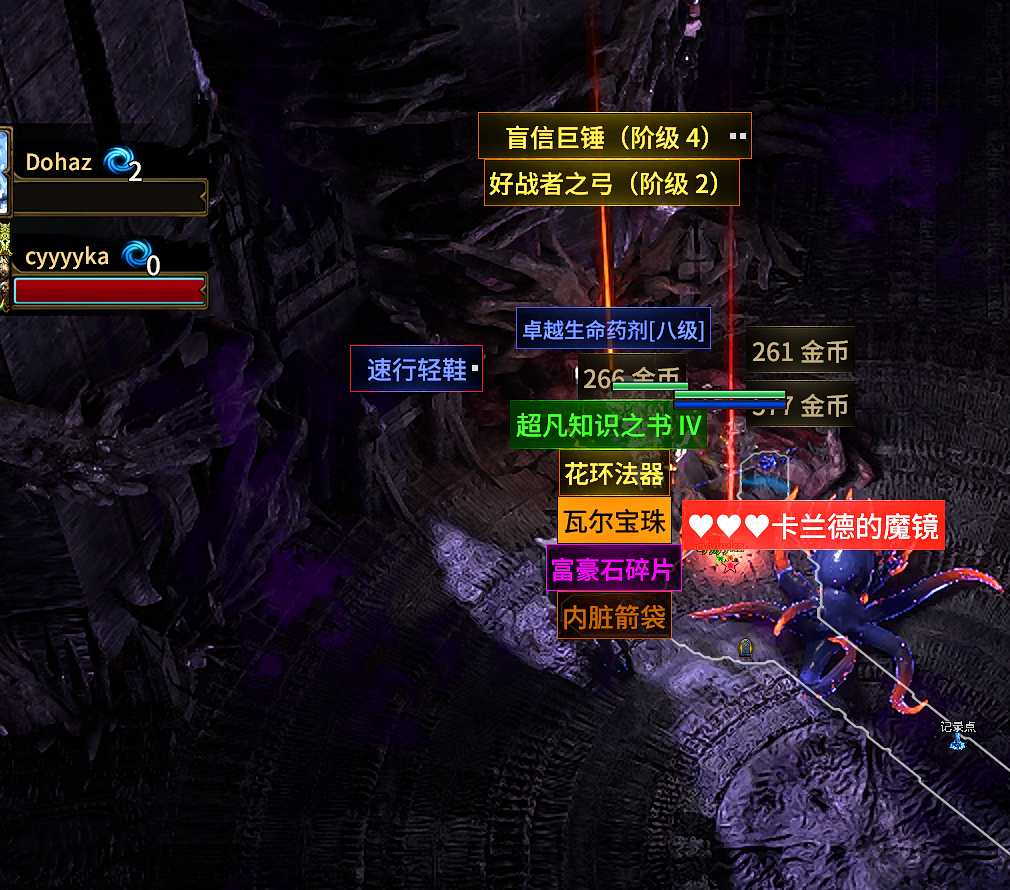Pick up the 卡兰德的魔镜 label
1010x890 pixels.
[814, 526]
